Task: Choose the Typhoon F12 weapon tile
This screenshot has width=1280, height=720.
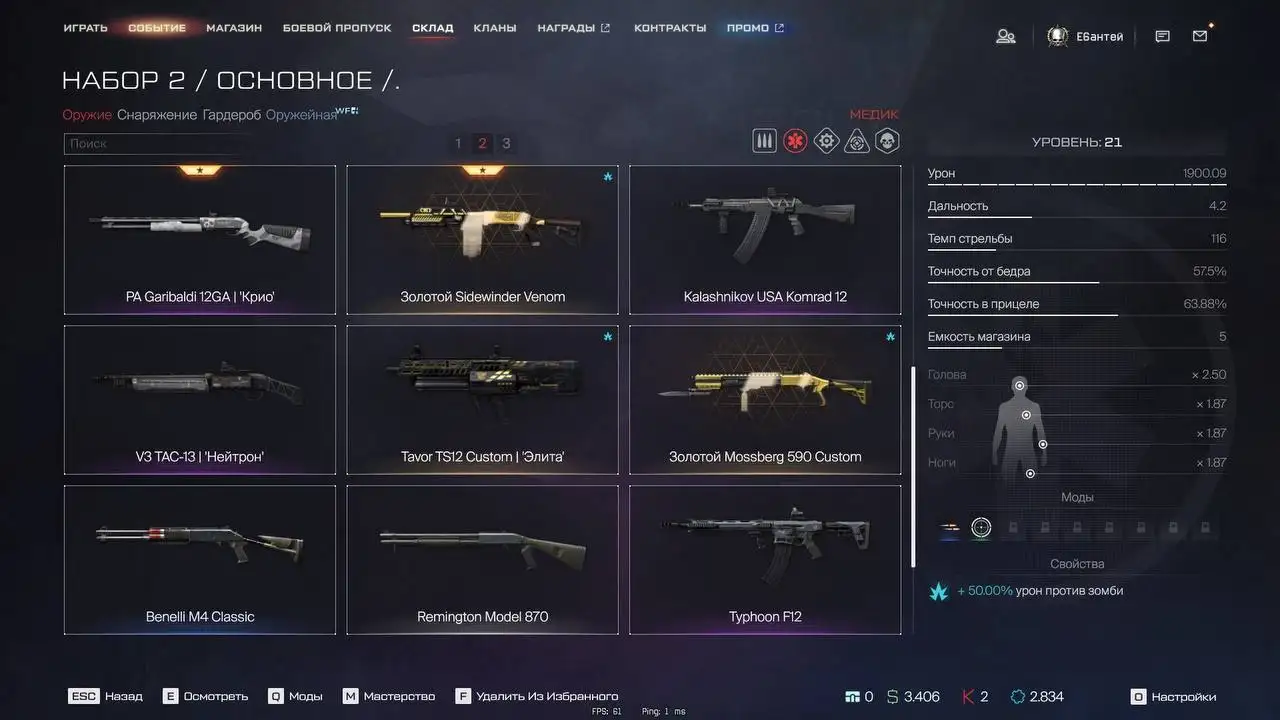Action: (765, 560)
